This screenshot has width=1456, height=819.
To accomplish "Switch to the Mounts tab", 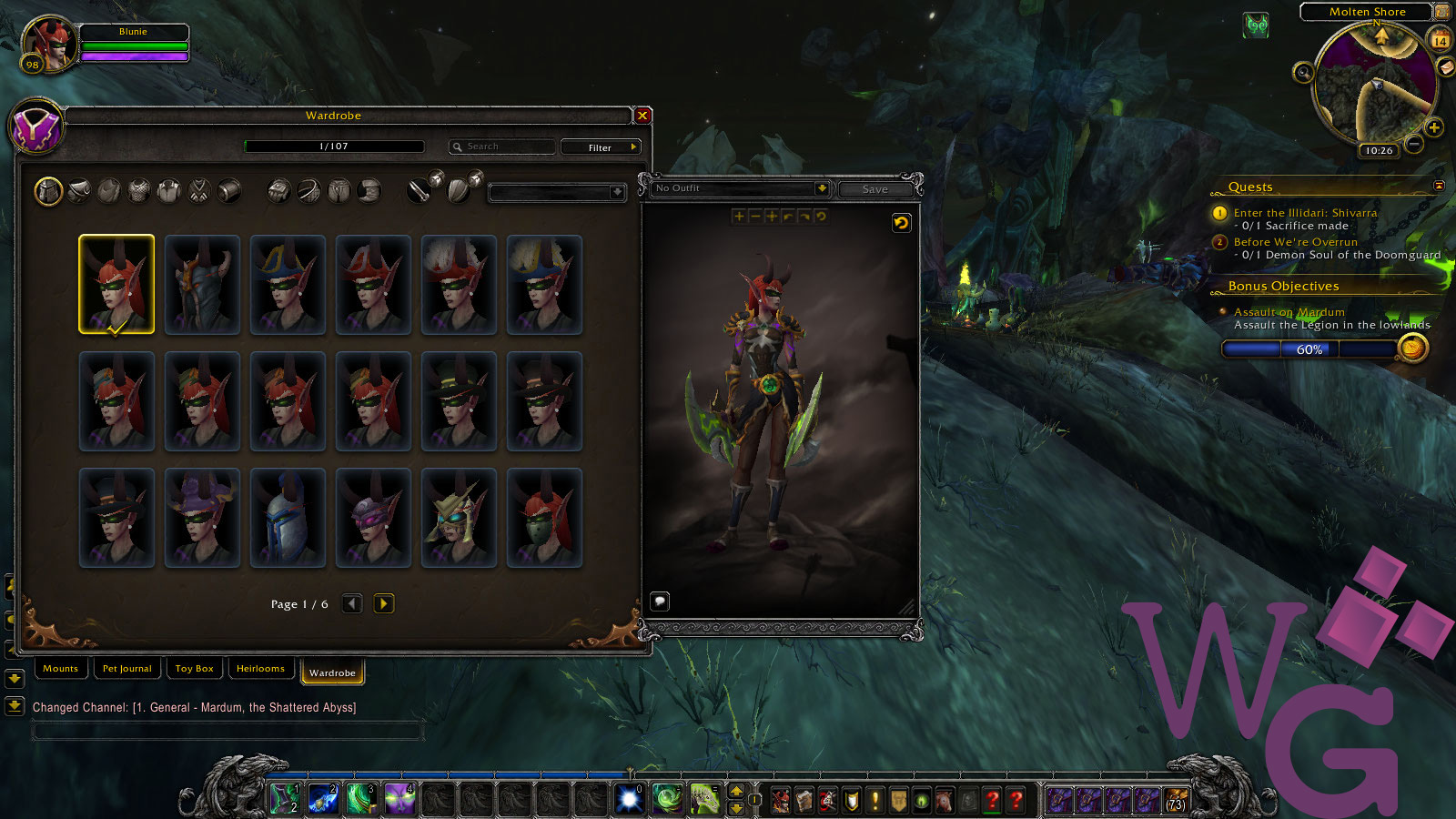I will click(x=61, y=669).
